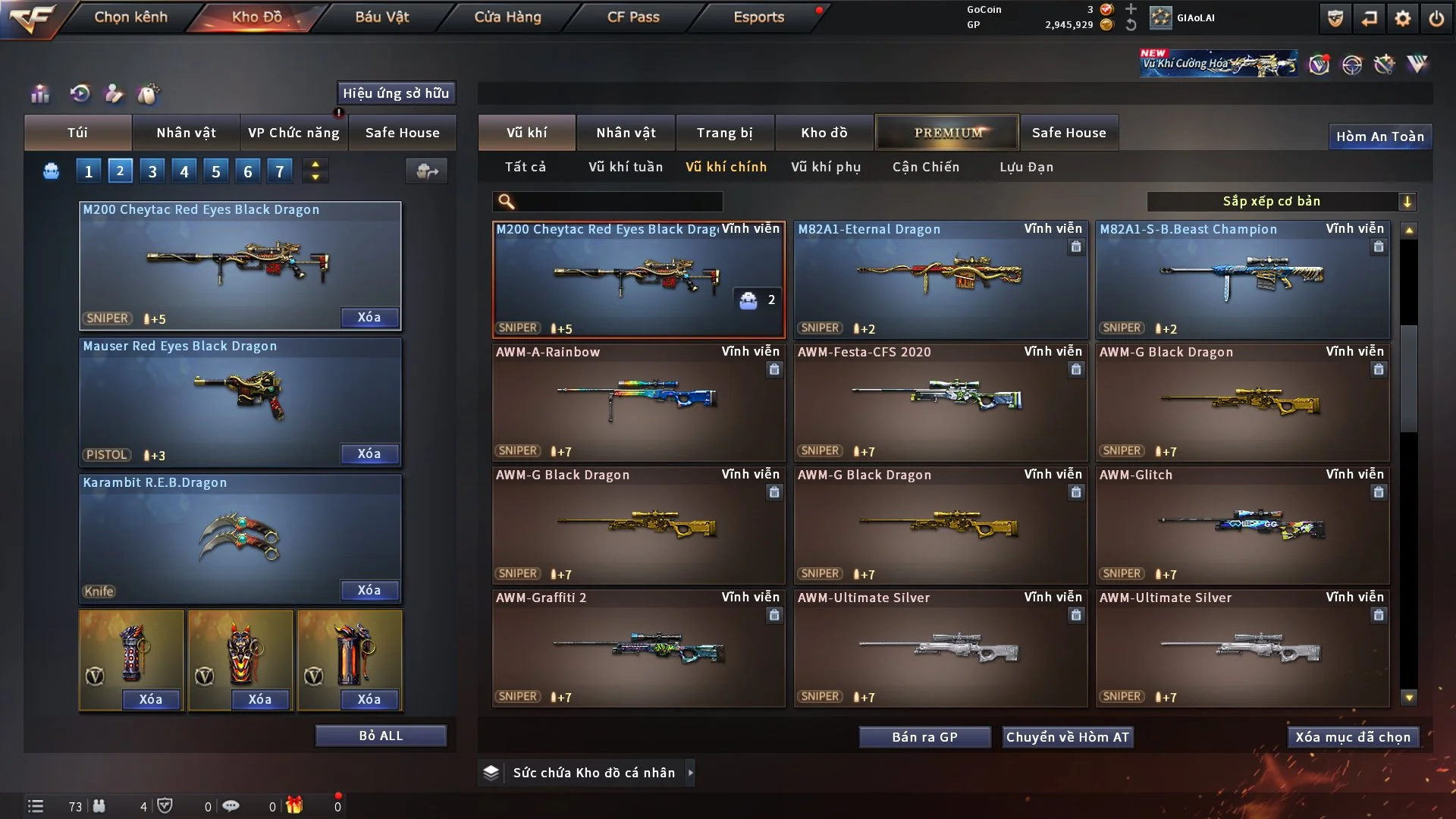Click the Bán ra GP button
1456x819 pixels.
click(924, 737)
